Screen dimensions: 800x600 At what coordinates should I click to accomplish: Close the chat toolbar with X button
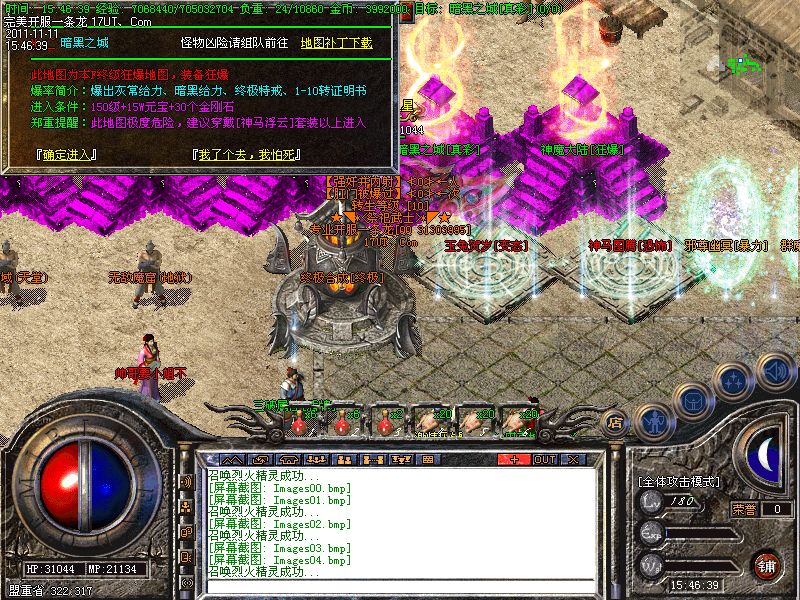coord(573,459)
